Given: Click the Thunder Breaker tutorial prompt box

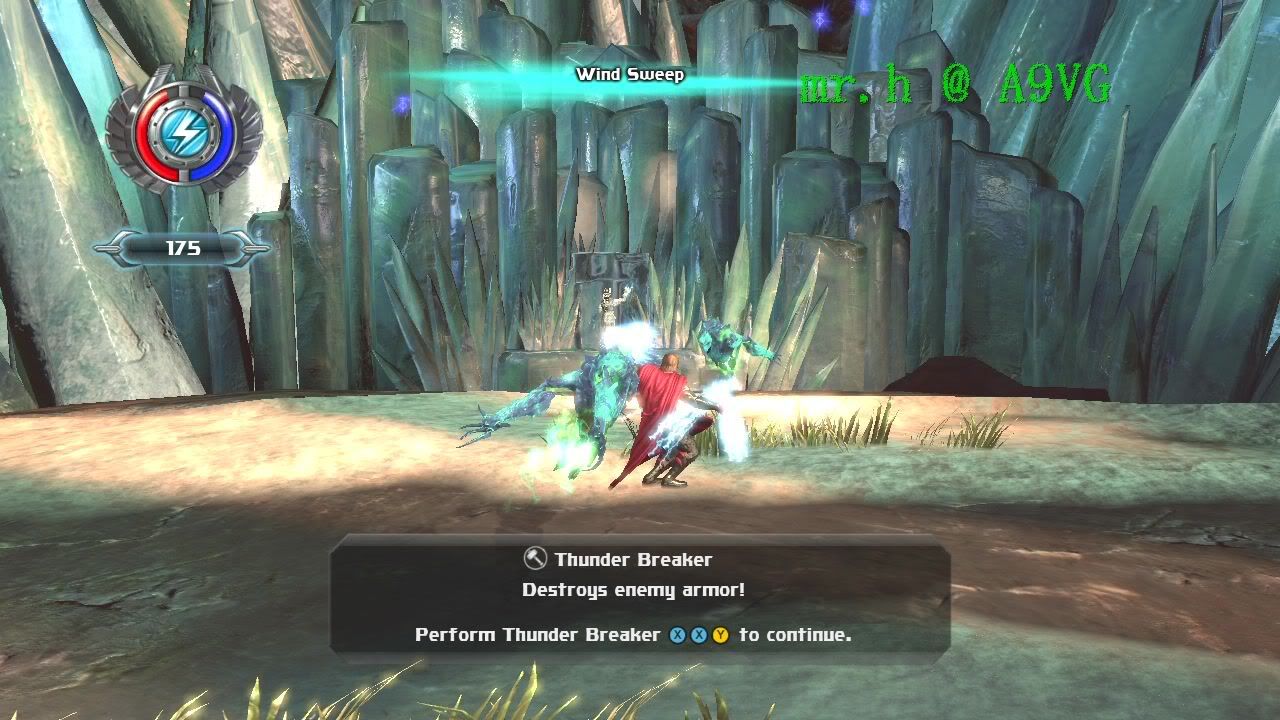Looking at the screenshot, I should pyautogui.click(x=640, y=597).
